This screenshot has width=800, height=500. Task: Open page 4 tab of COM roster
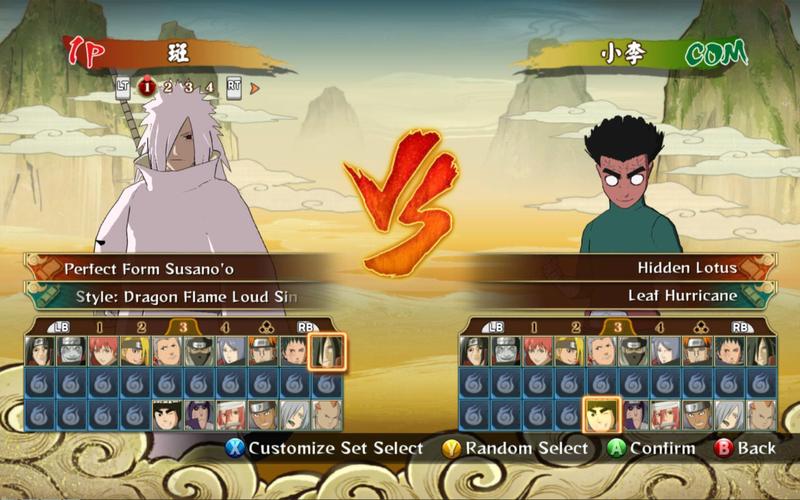point(659,326)
